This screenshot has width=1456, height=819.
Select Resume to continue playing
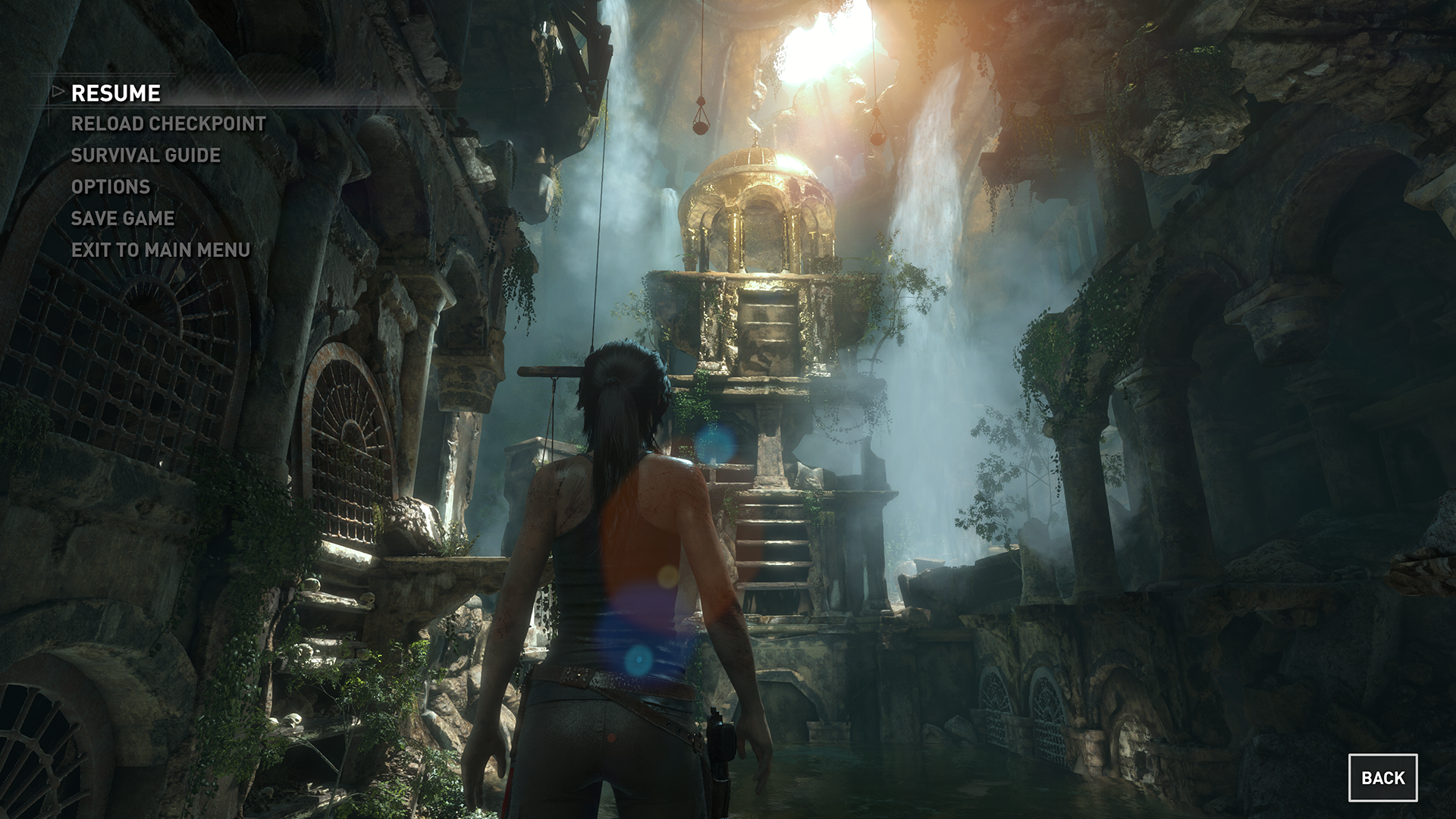tap(116, 93)
